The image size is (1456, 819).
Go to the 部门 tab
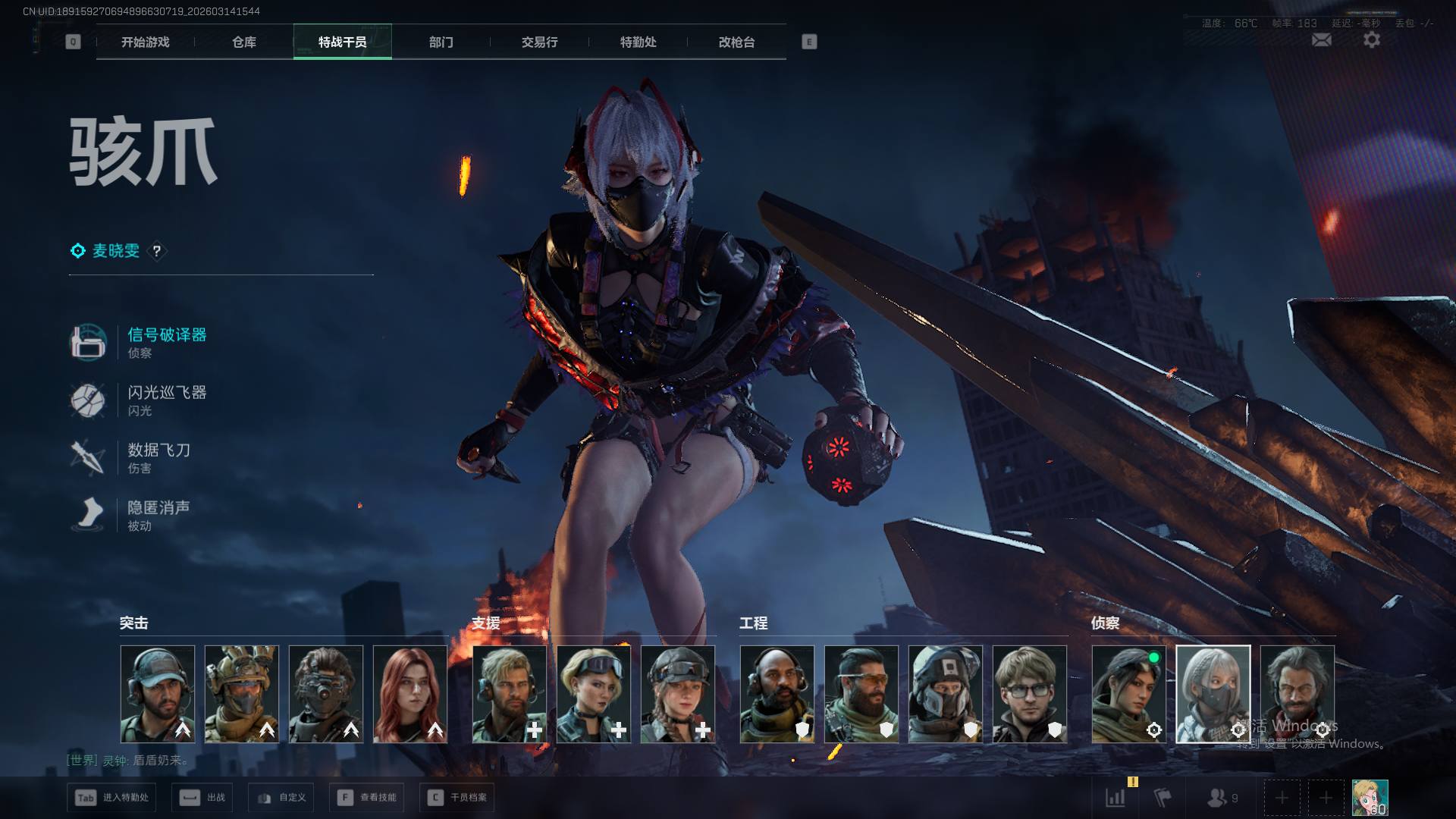[x=441, y=42]
